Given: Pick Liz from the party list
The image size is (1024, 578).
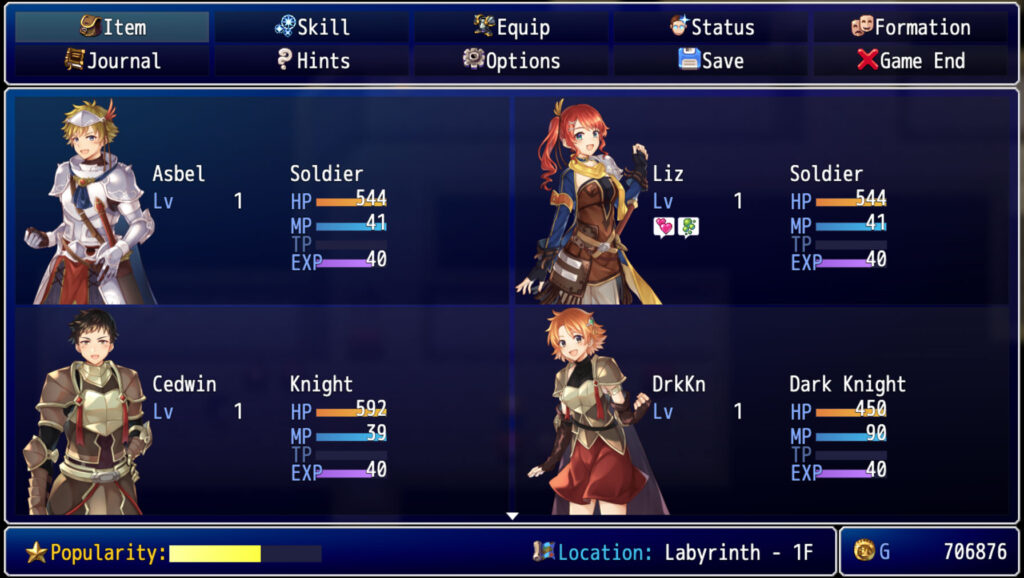Looking at the screenshot, I should pos(762,200).
